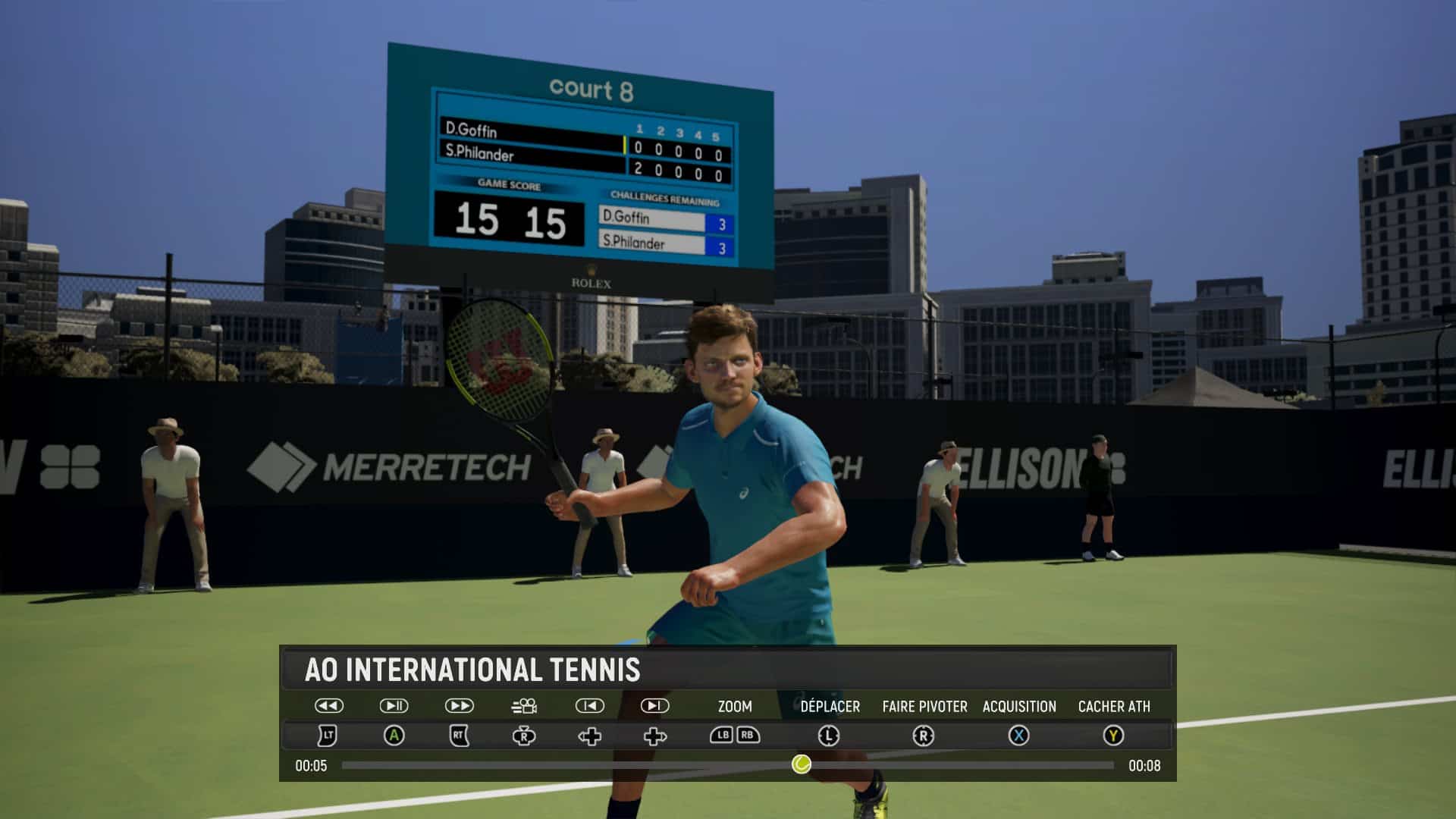This screenshot has width=1456, height=819.
Task: Toggle play/pause on the replay
Action: (394, 706)
